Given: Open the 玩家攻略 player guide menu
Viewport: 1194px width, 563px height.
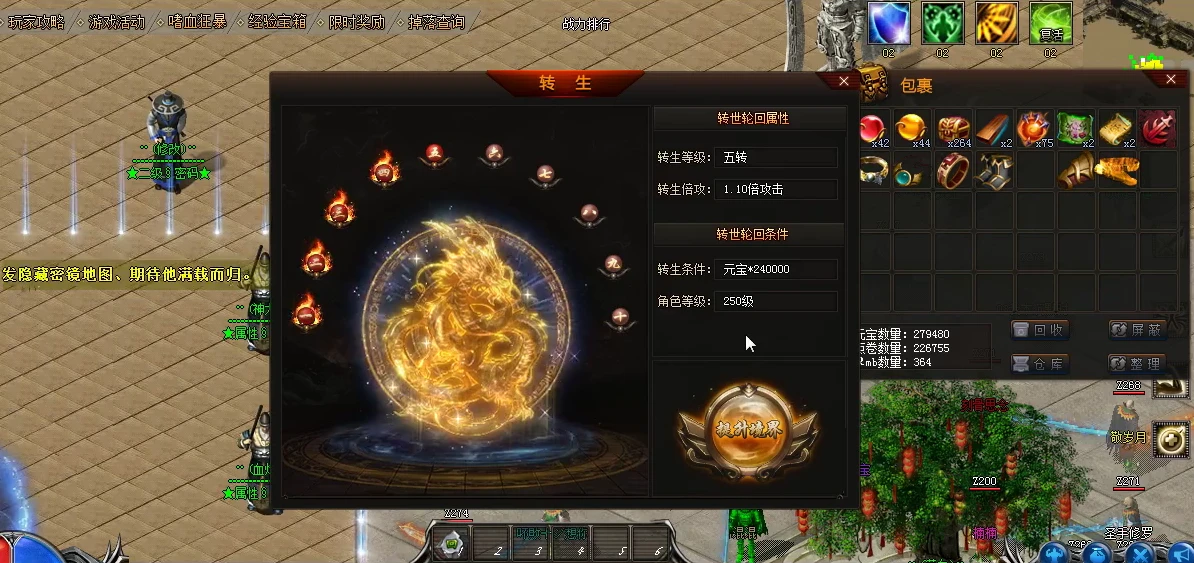Looking at the screenshot, I should pyautogui.click(x=36, y=21).
